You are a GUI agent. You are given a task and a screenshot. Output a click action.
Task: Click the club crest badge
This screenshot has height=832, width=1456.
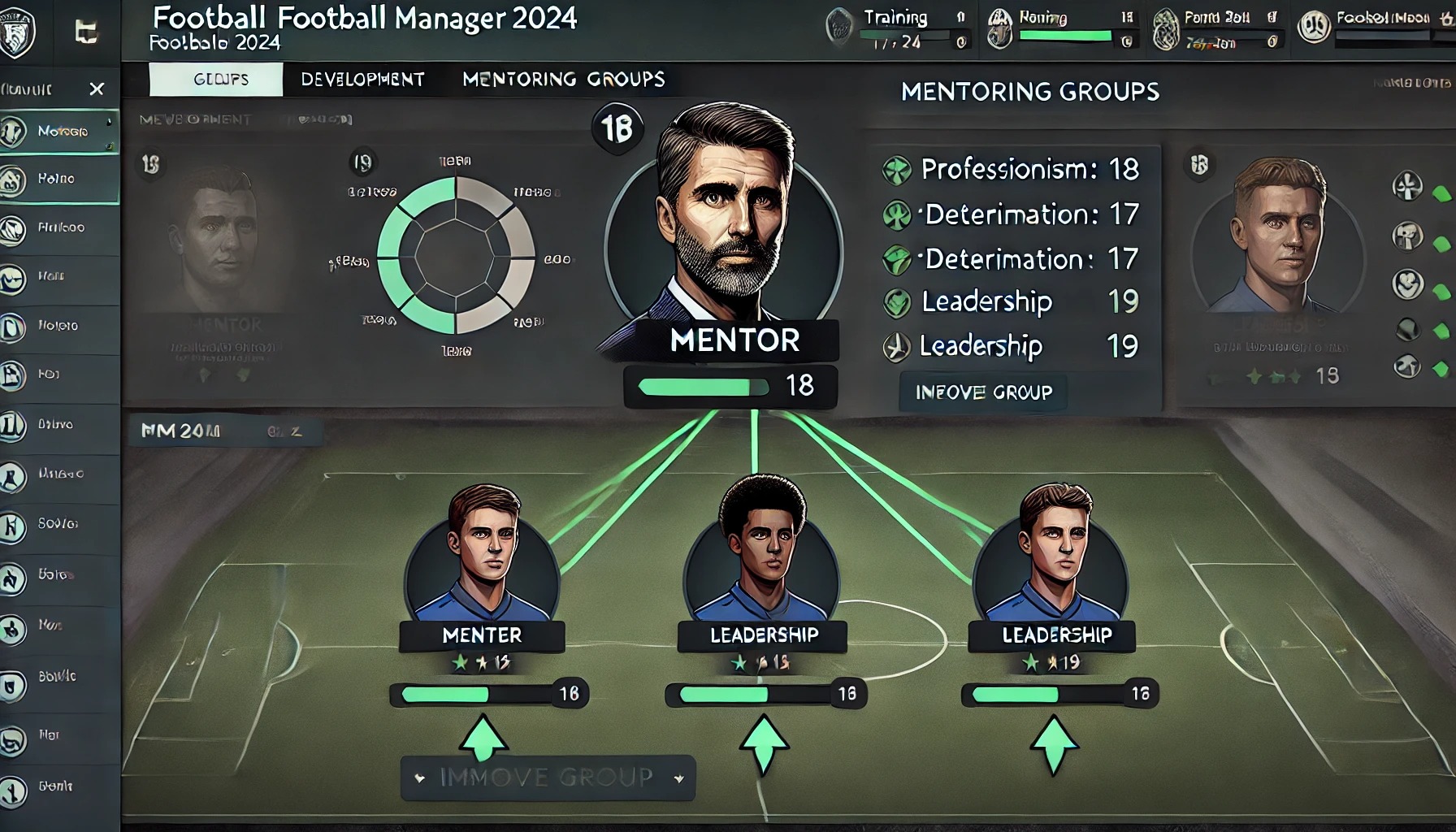(17, 32)
